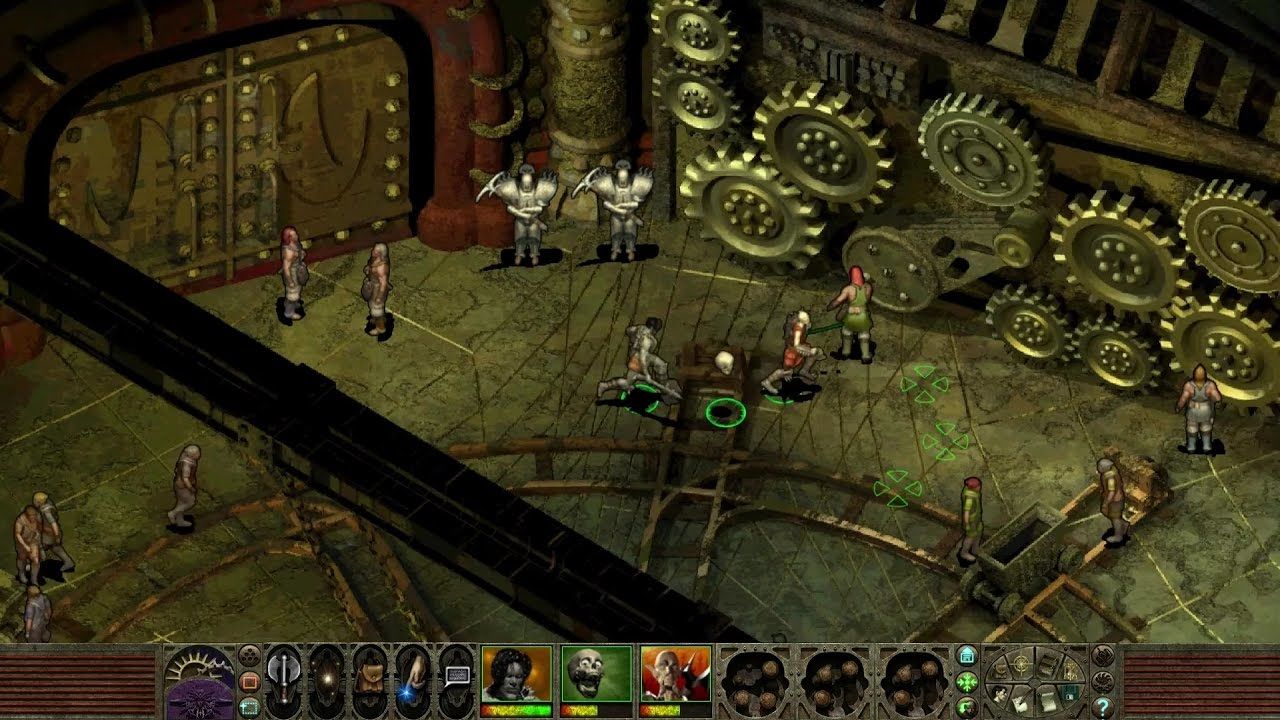1280x720 pixels.
Task: Toggle the green character AI button
Action: (967, 707)
